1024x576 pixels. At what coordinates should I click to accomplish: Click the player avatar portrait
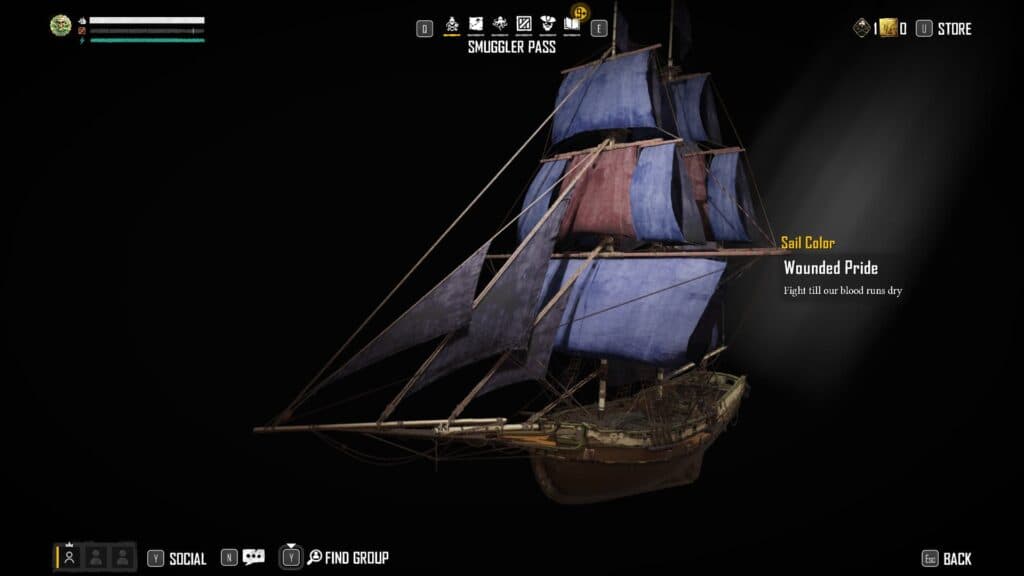point(61,26)
